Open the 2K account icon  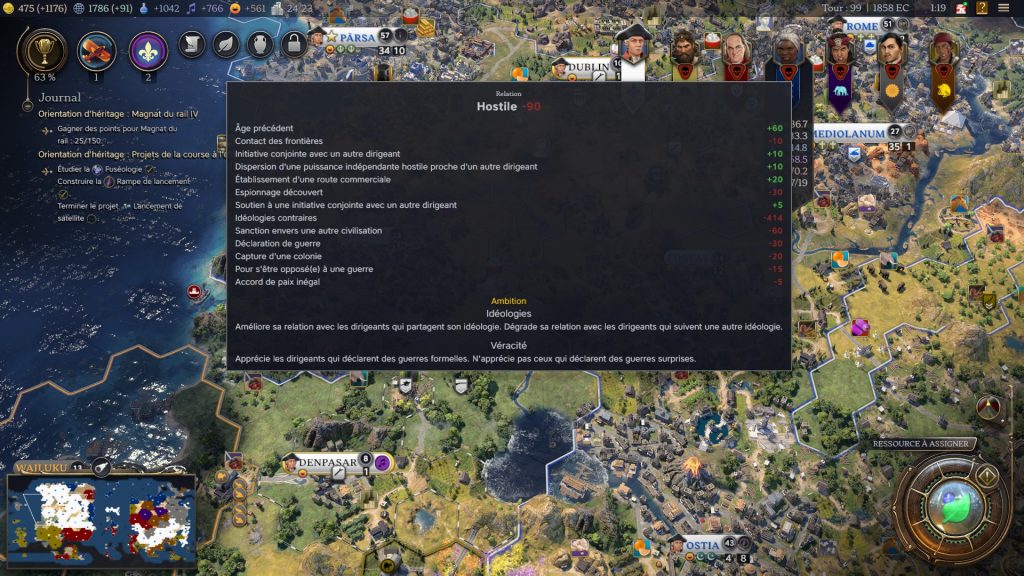961,8
